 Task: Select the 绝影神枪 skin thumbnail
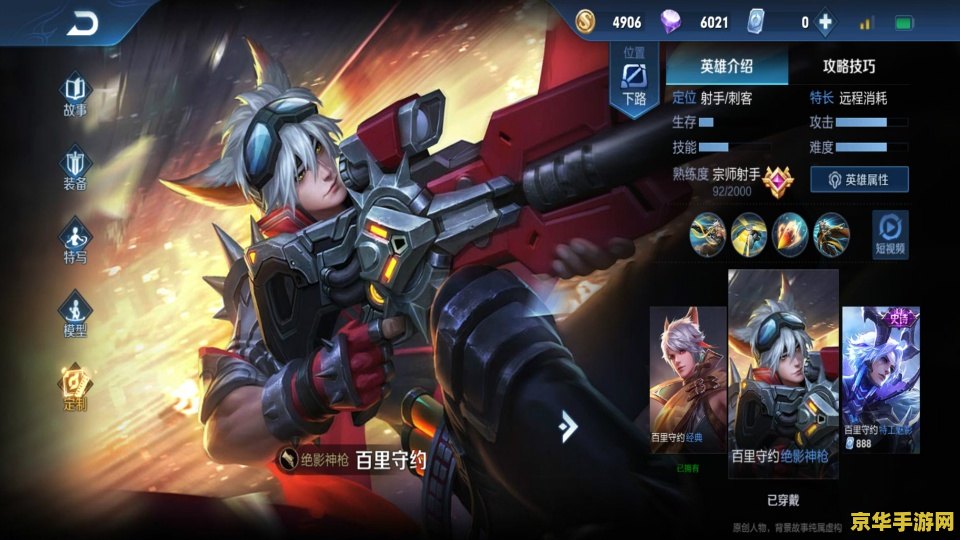pyautogui.click(x=782, y=370)
